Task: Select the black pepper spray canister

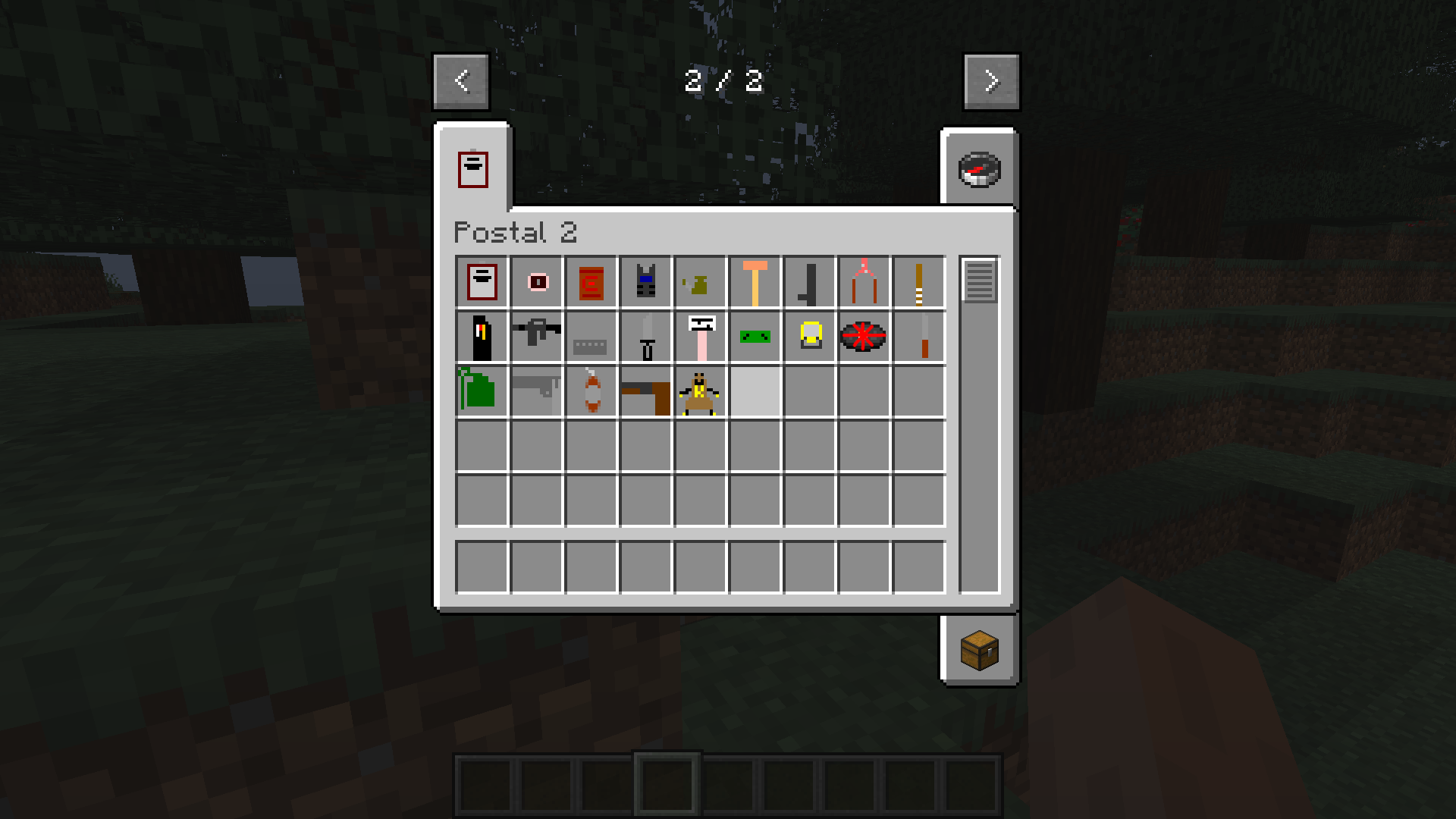Action: pos(482,337)
